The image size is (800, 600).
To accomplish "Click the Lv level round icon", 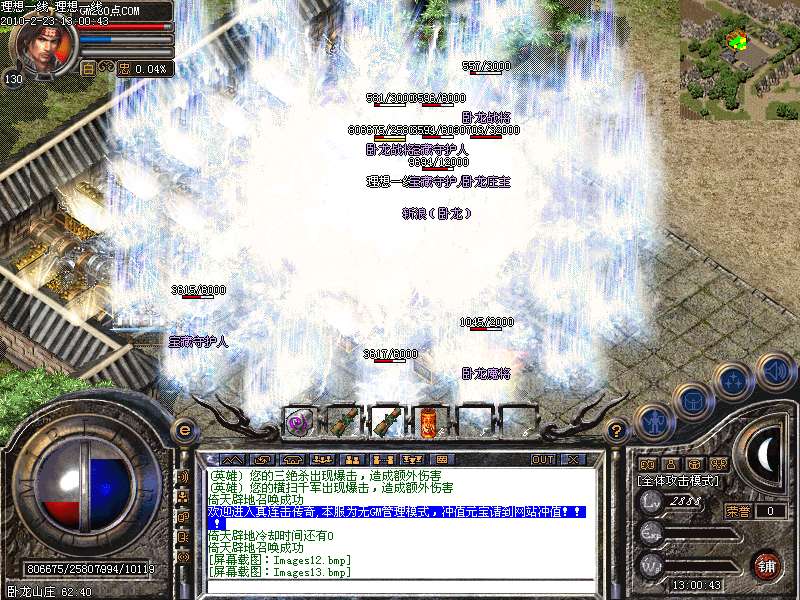I will pos(652,501).
